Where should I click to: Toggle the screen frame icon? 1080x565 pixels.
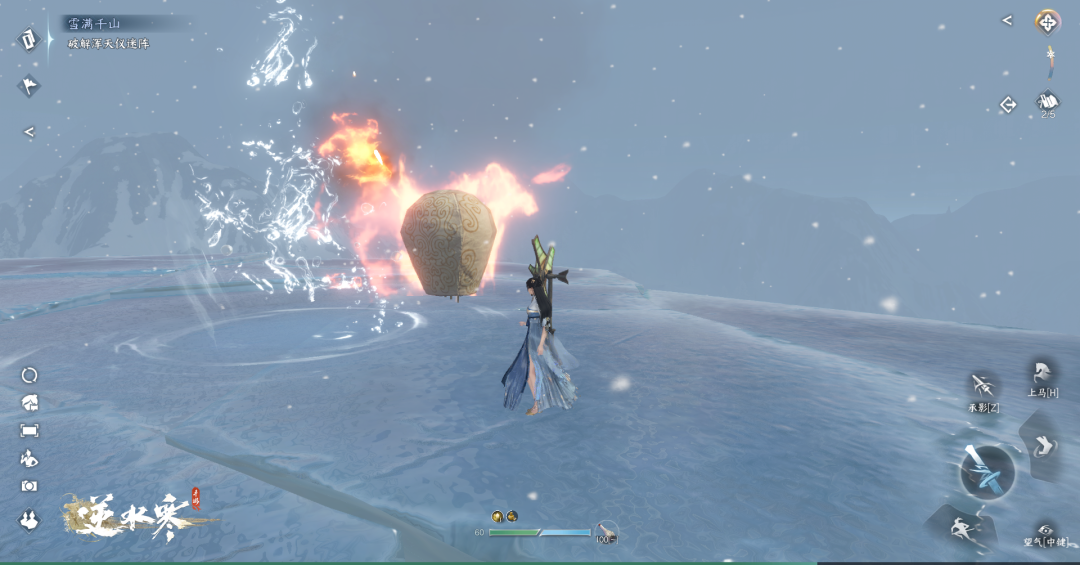coord(29,430)
